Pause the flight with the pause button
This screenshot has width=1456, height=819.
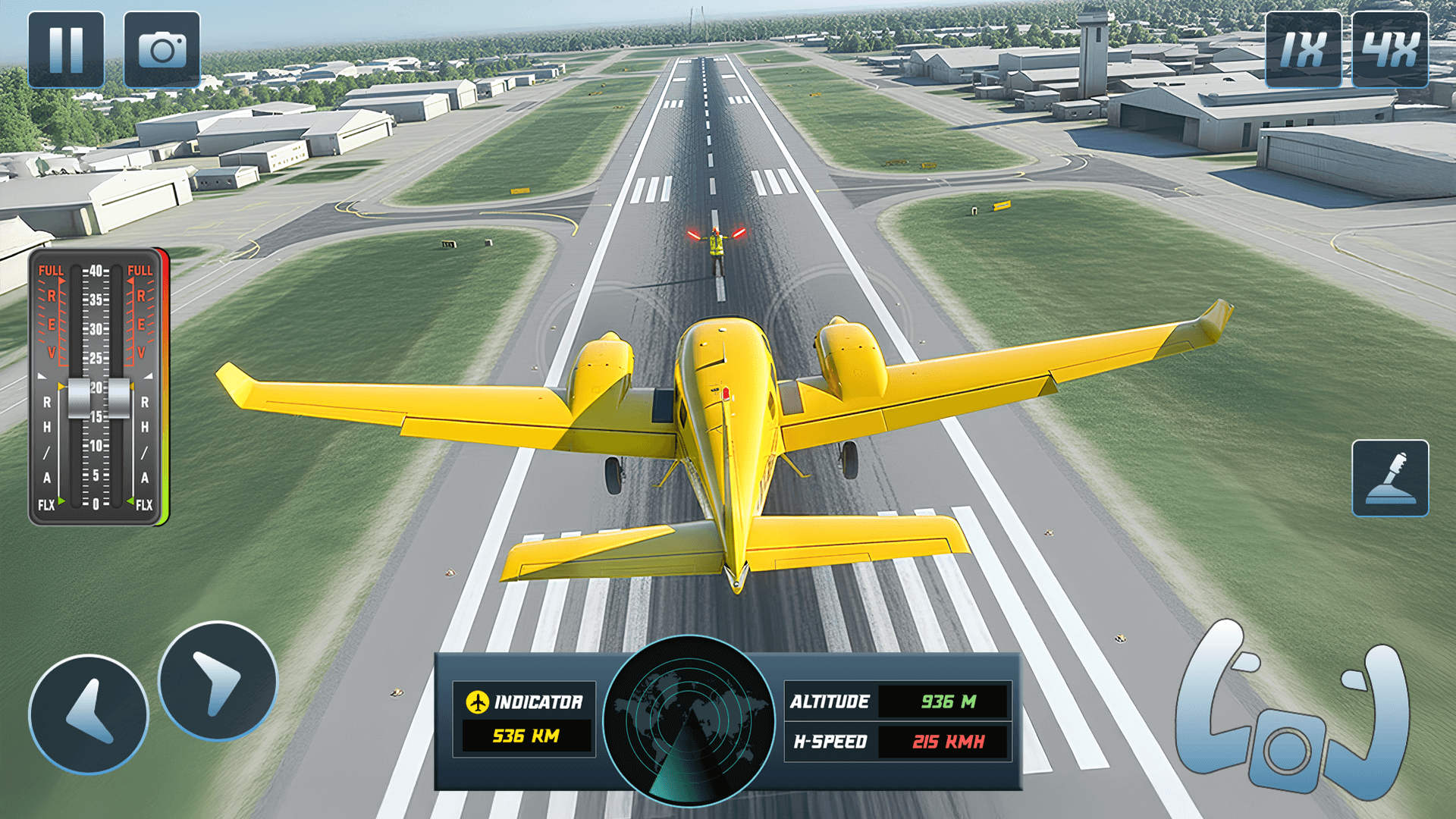[66, 50]
